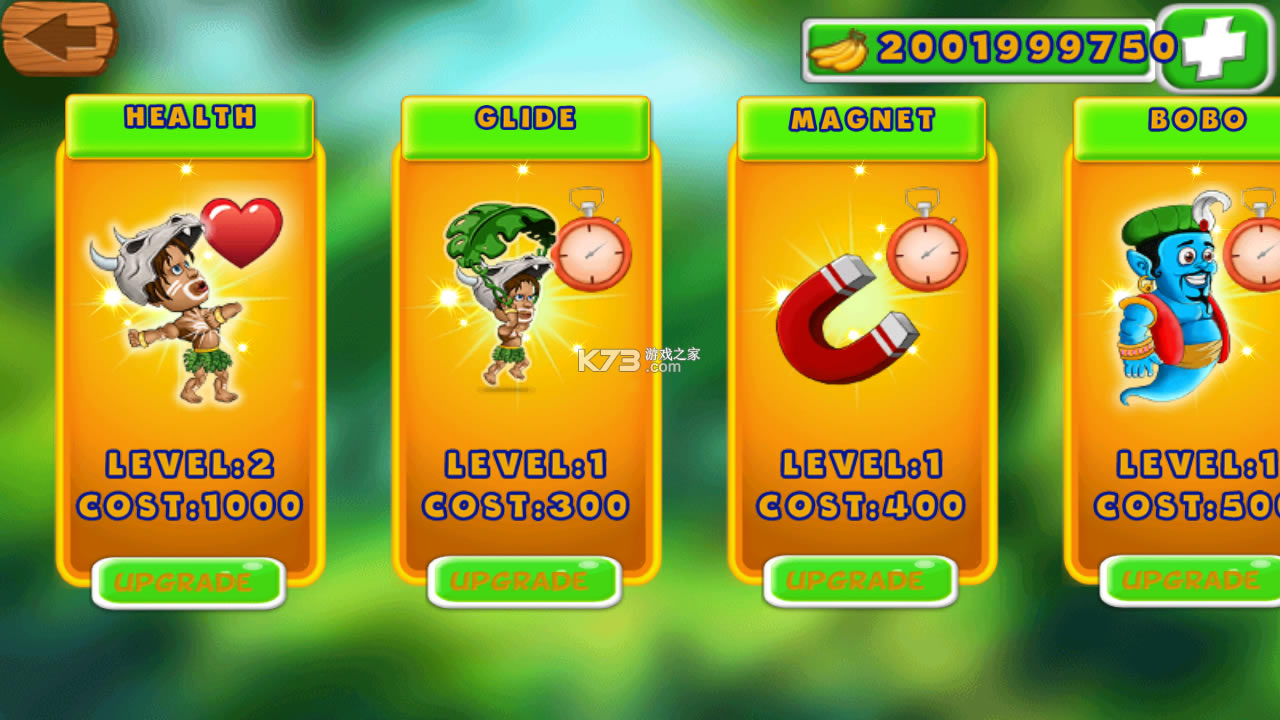The width and height of the screenshot is (1280, 720).
Task: Select the MAGNET card header
Action: tap(861, 120)
